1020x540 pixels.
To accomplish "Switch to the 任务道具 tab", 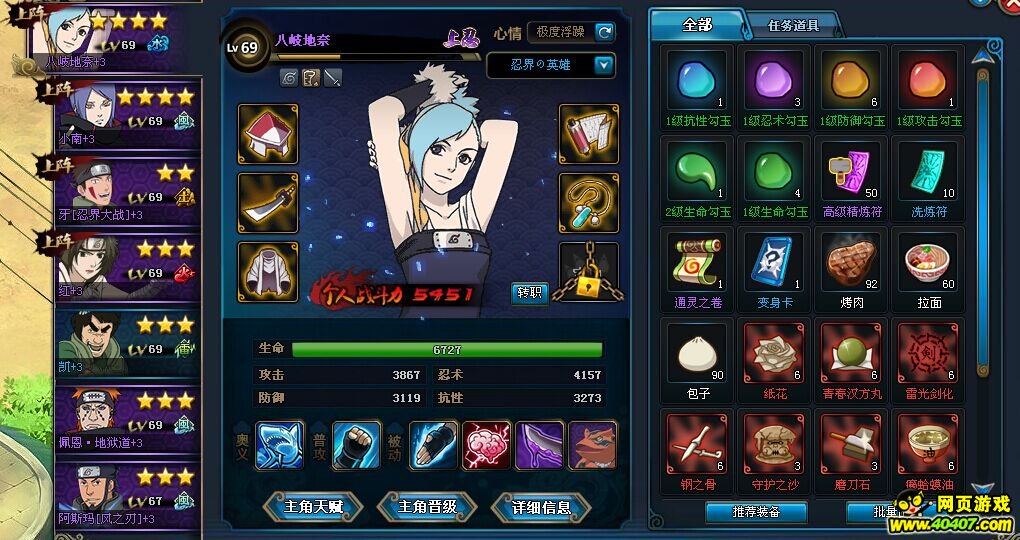I will 793,25.
